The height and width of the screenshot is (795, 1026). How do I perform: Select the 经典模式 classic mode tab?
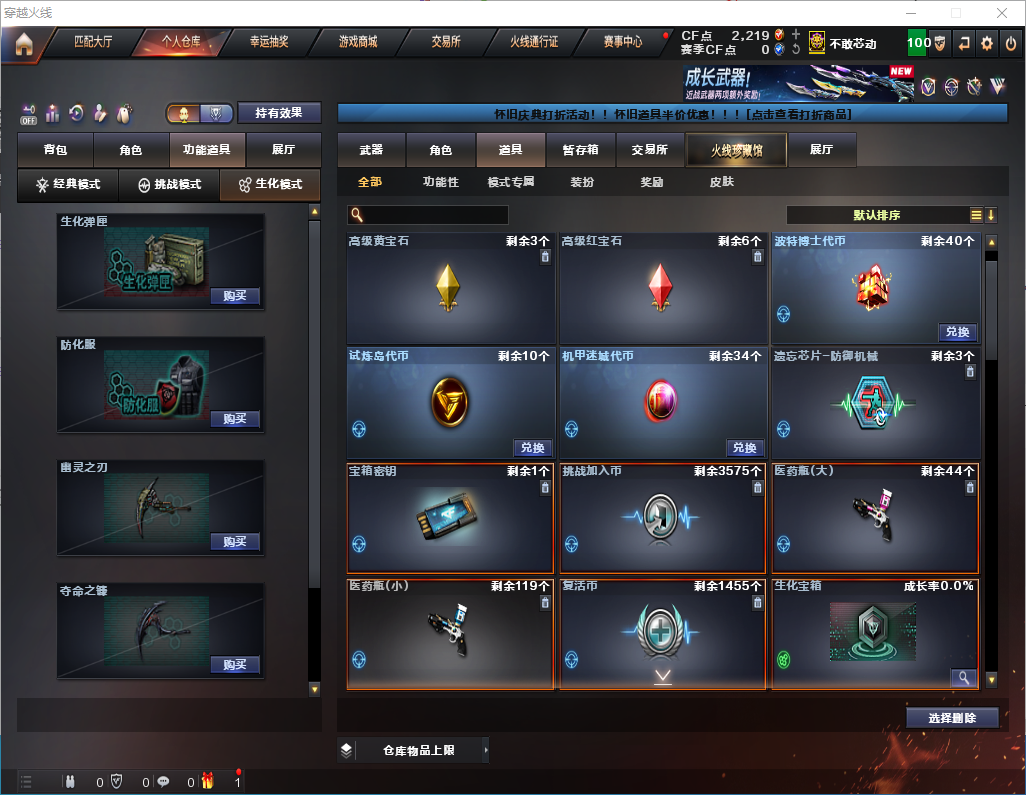68,185
